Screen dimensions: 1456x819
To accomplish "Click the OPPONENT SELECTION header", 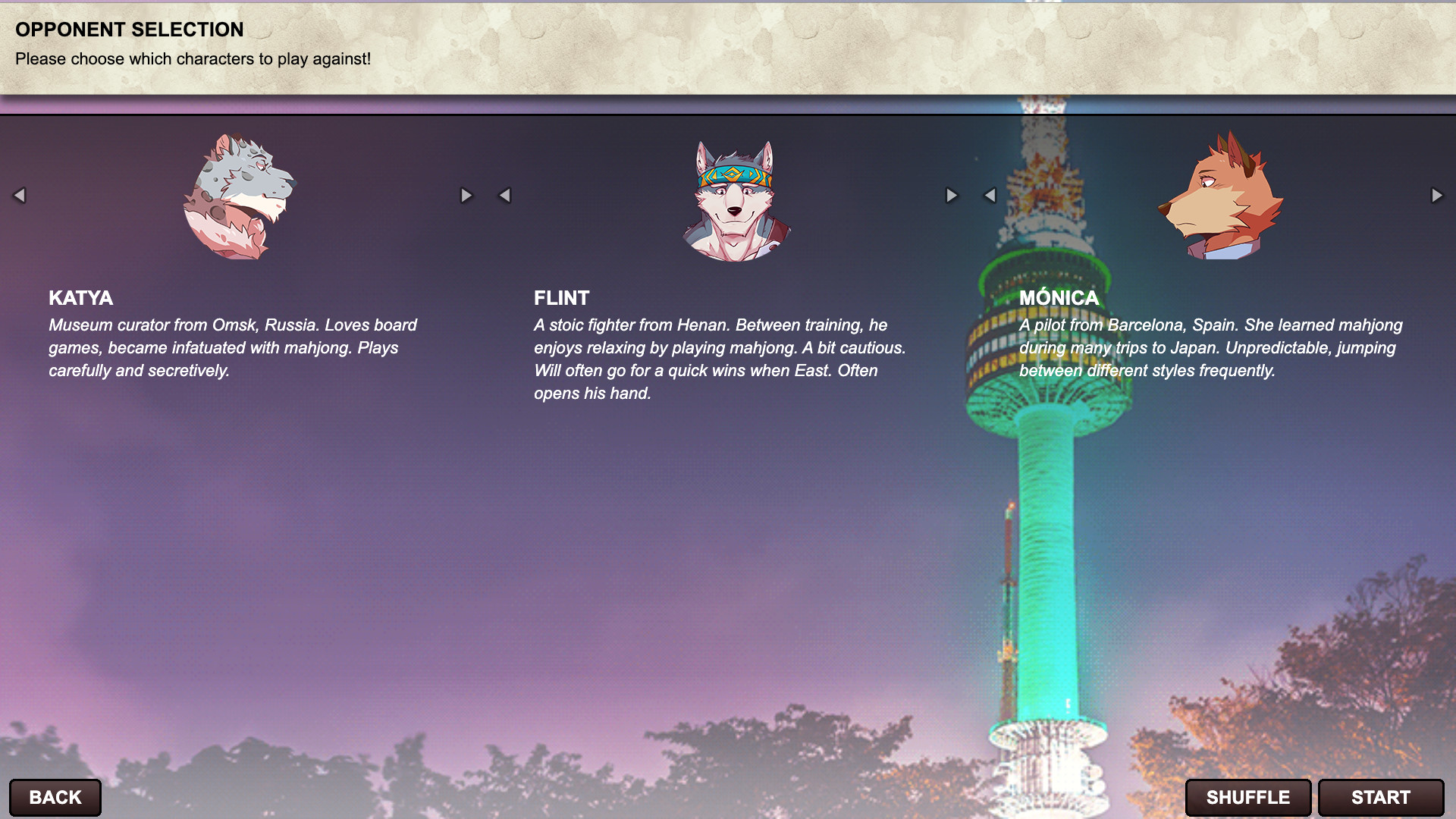I will [129, 30].
